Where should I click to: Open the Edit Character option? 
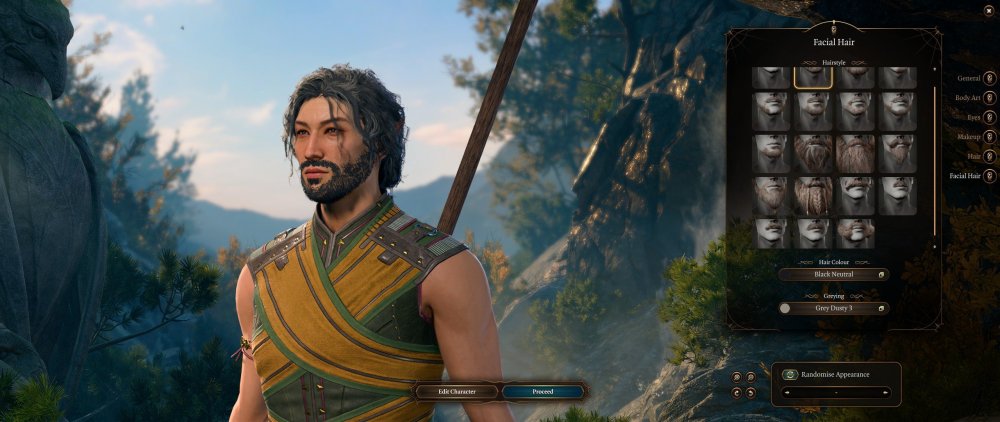coord(457,392)
